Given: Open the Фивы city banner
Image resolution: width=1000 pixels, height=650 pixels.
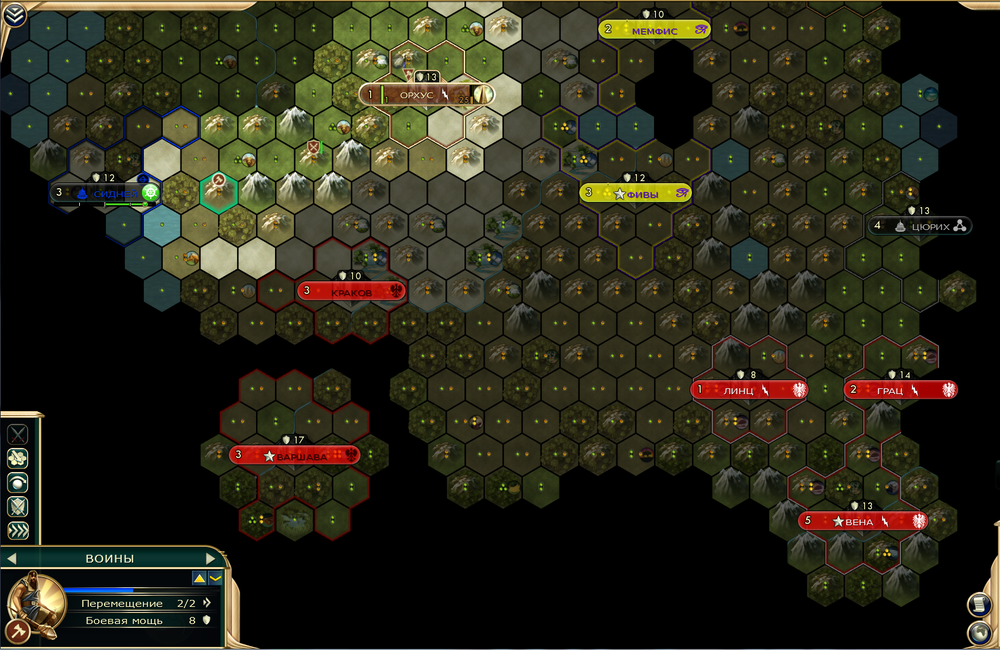Looking at the screenshot, I should tap(636, 194).
